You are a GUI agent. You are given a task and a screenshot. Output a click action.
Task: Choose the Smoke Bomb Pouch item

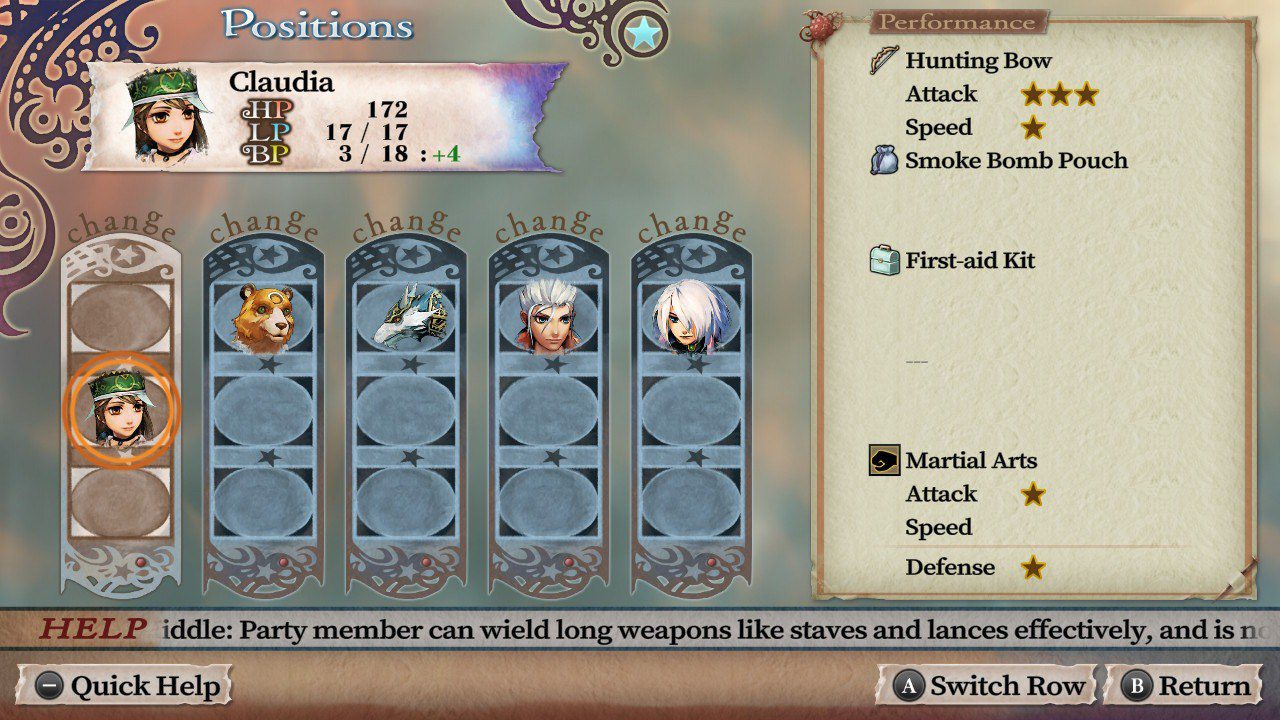click(1015, 161)
